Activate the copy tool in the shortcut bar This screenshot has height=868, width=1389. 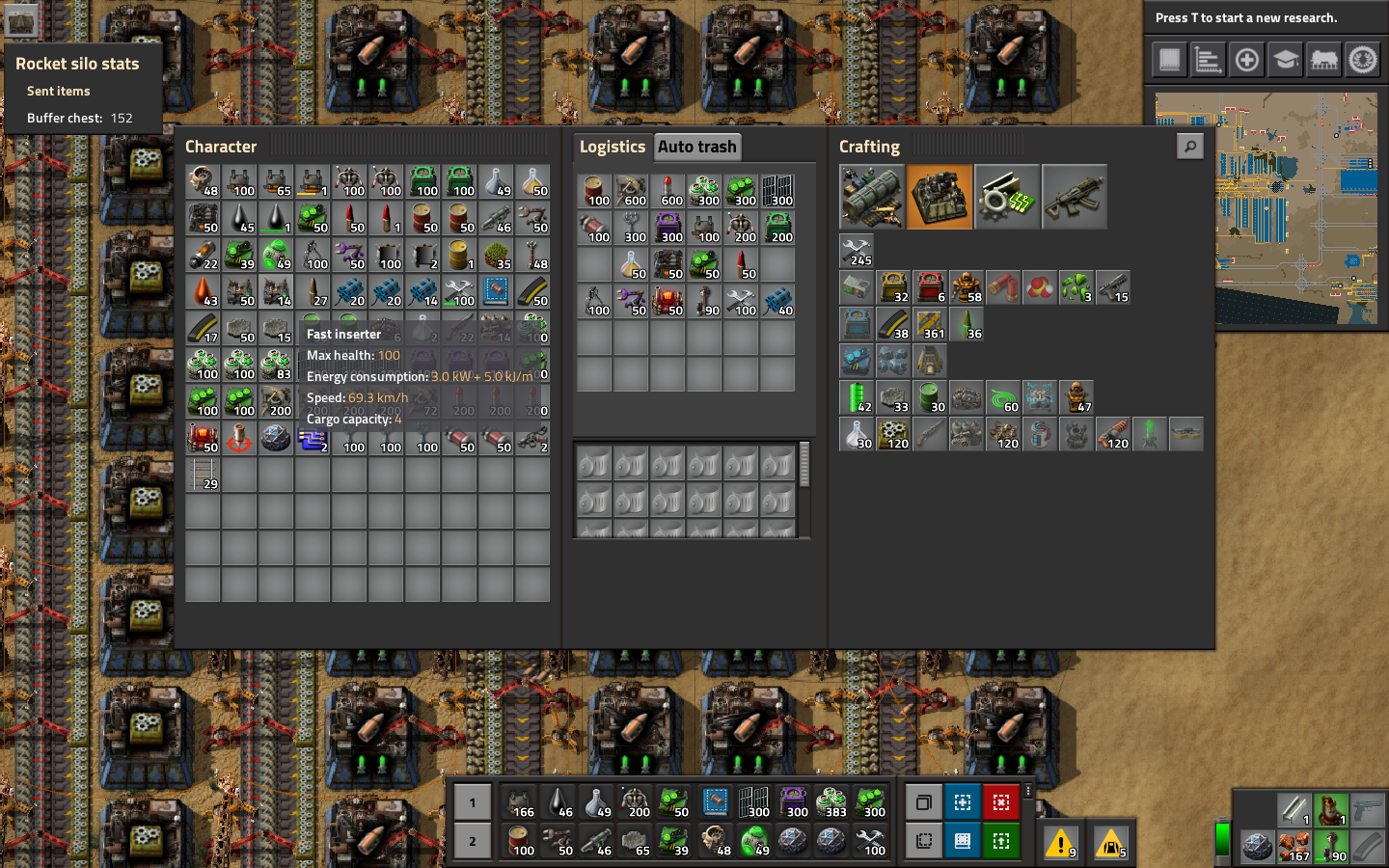(923, 801)
